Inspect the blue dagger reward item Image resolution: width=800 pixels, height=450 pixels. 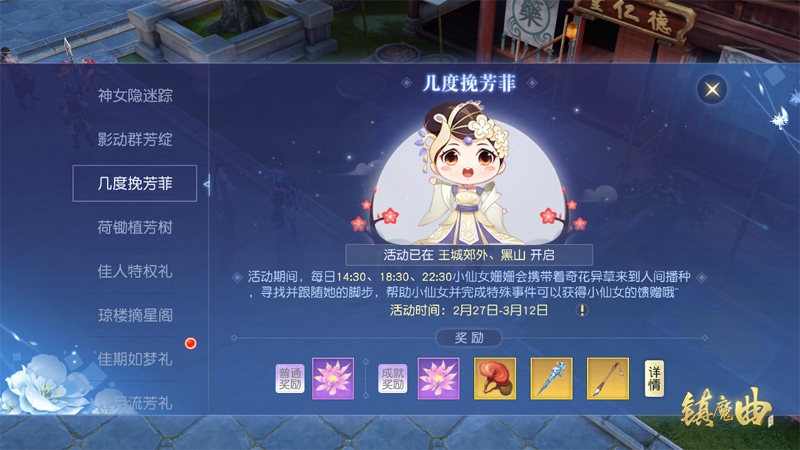tap(551, 378)
